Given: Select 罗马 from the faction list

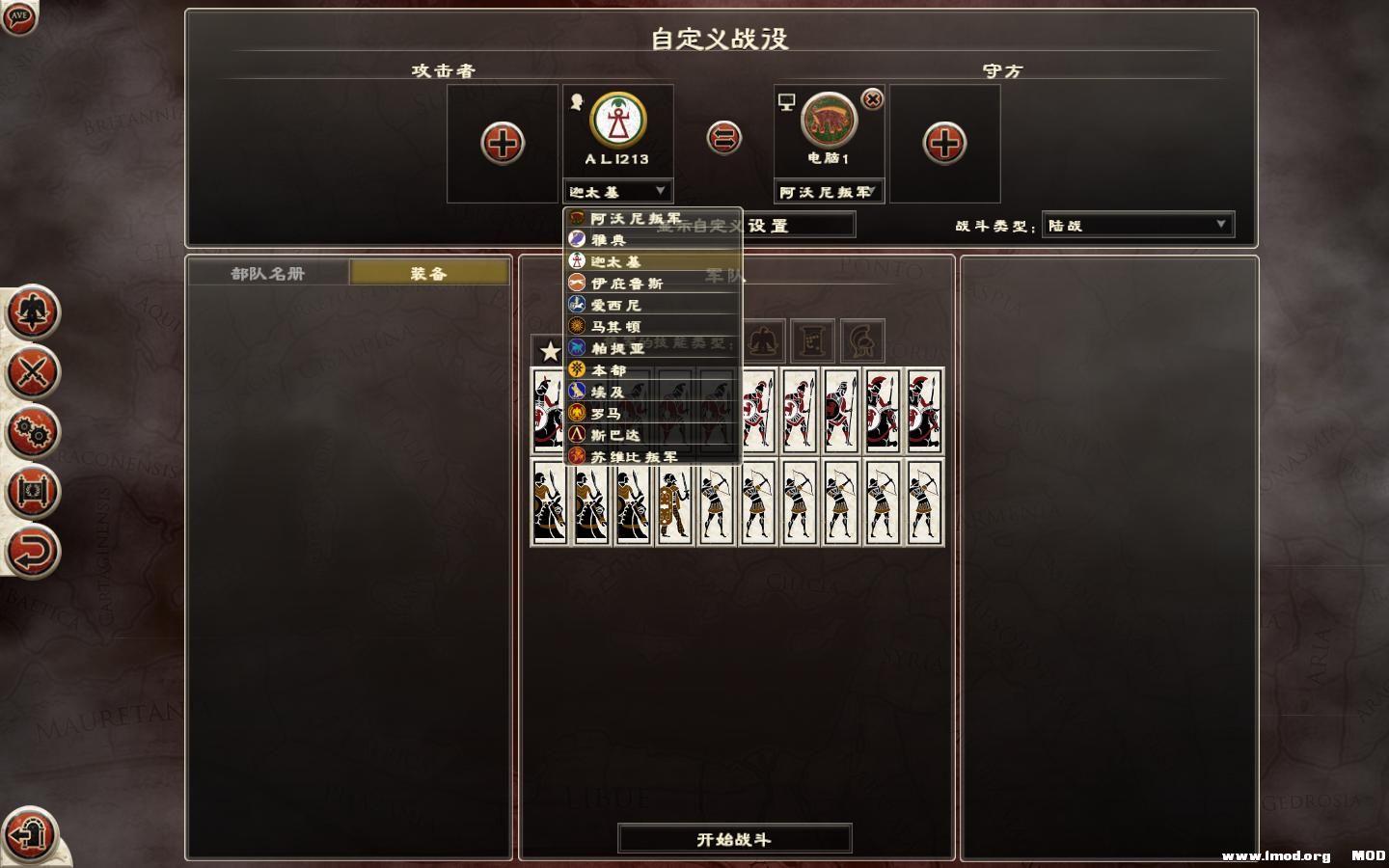Looking at the screenshot, I should (608, 413).
